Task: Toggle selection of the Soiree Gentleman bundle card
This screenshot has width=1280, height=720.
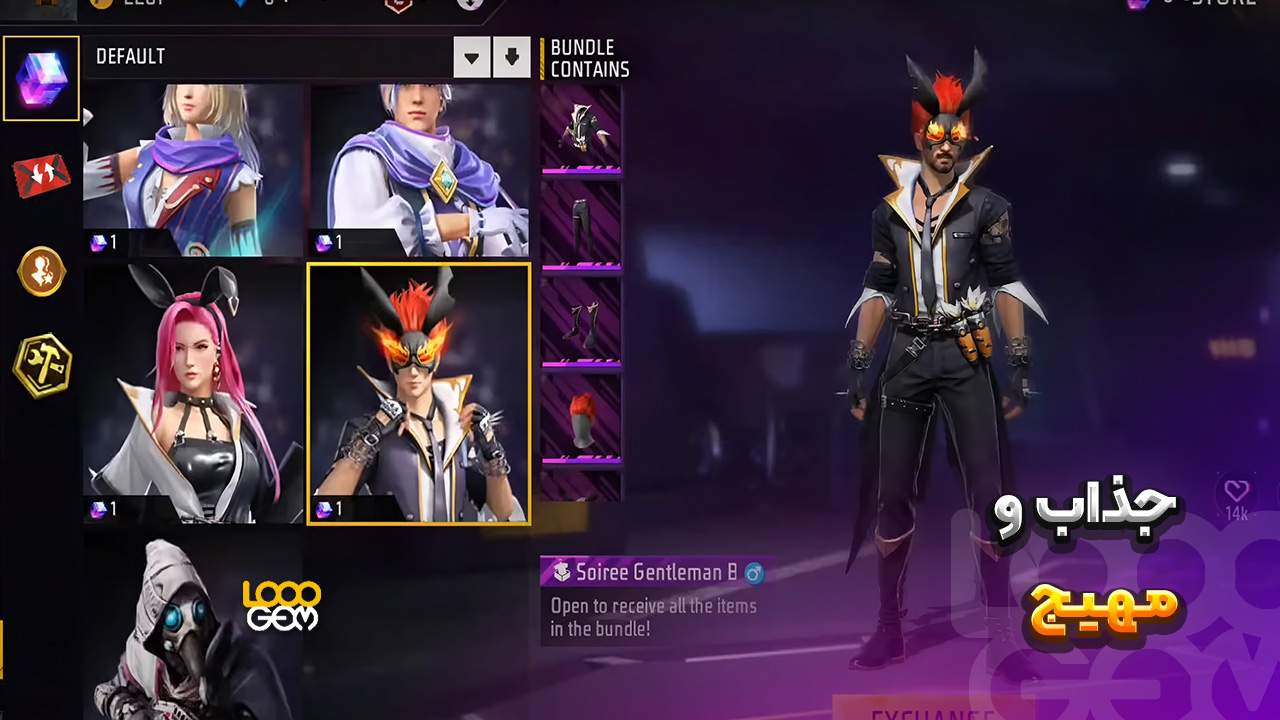Action: tap(419, 393)
